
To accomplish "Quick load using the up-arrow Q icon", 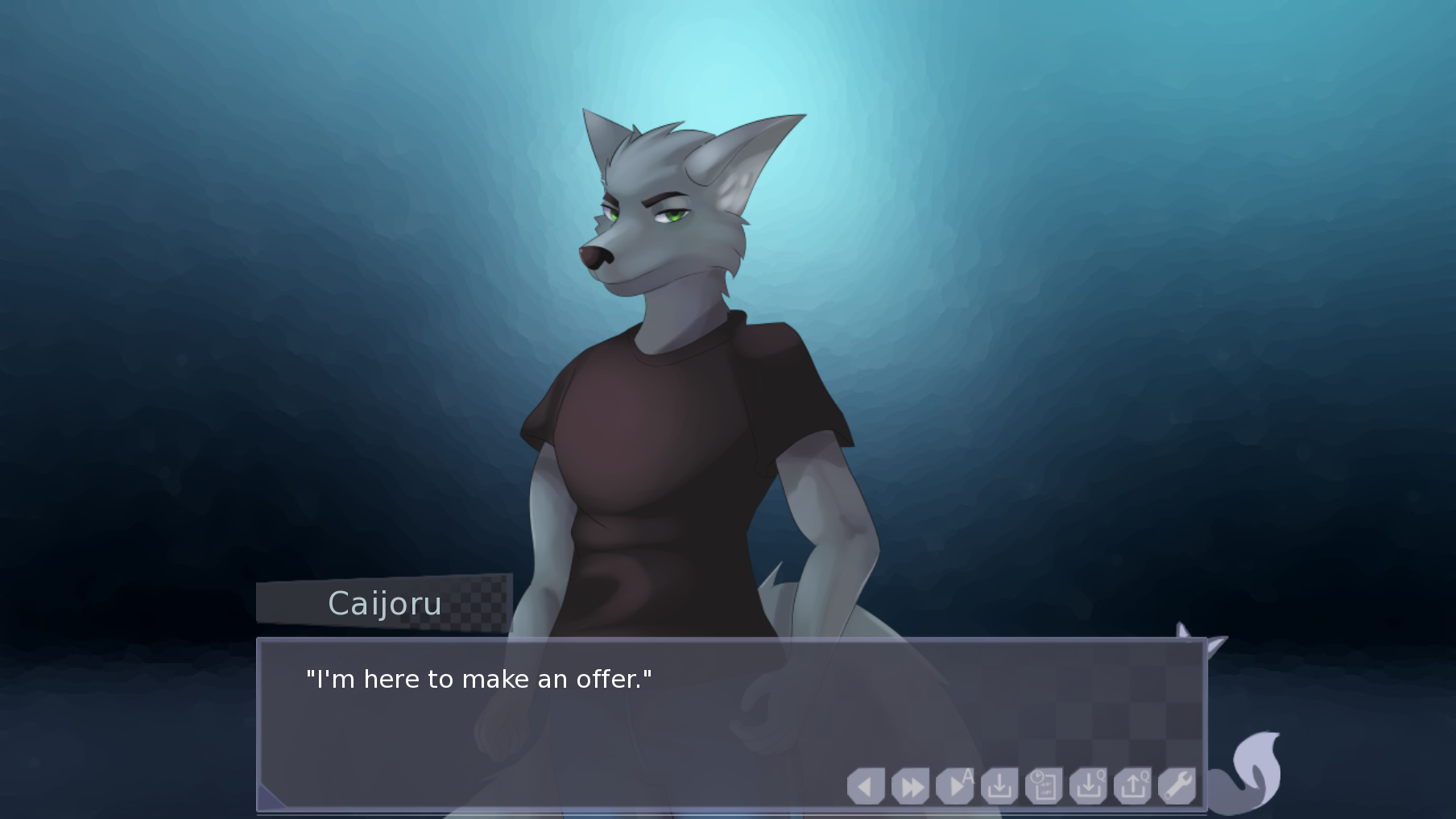I will [1133, 786].
